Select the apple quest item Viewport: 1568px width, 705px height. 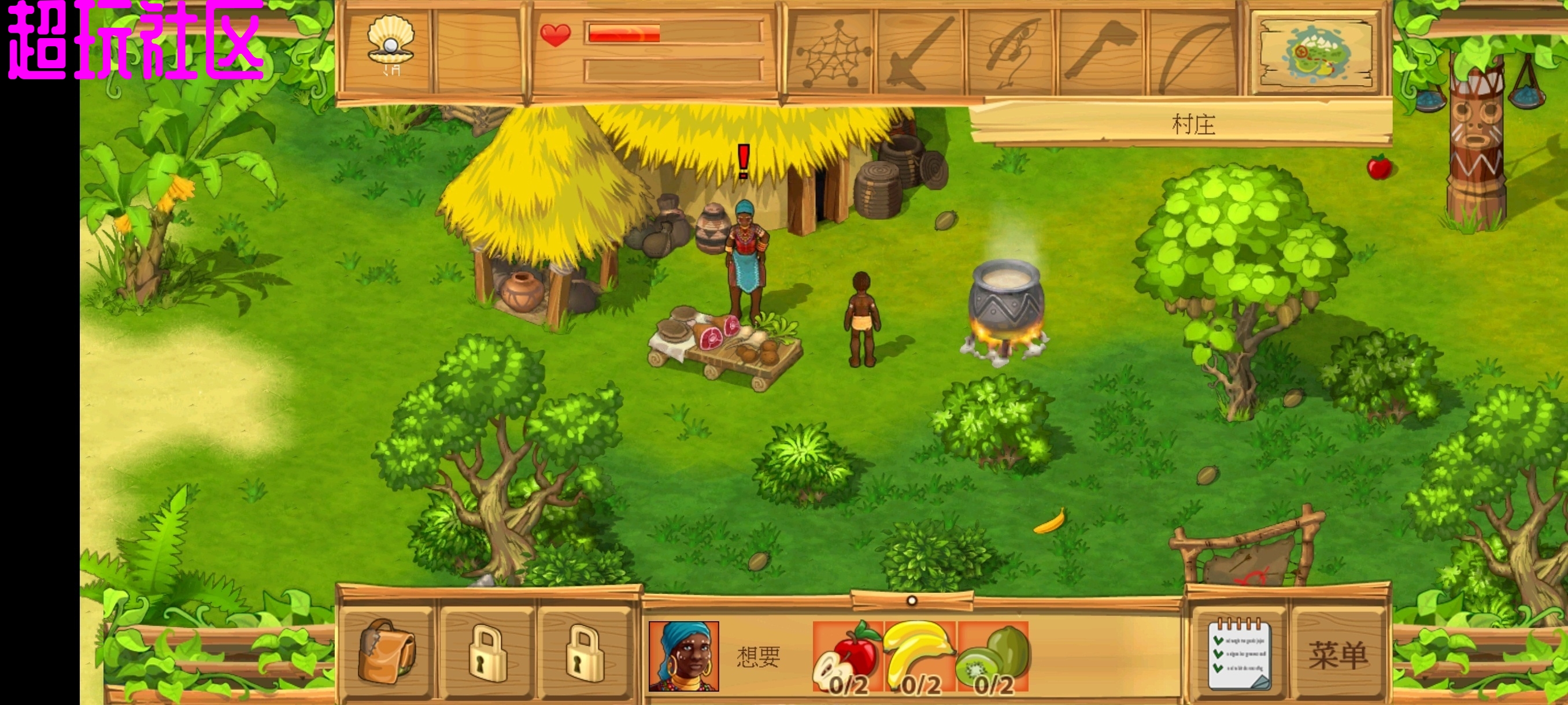point(848,657)
